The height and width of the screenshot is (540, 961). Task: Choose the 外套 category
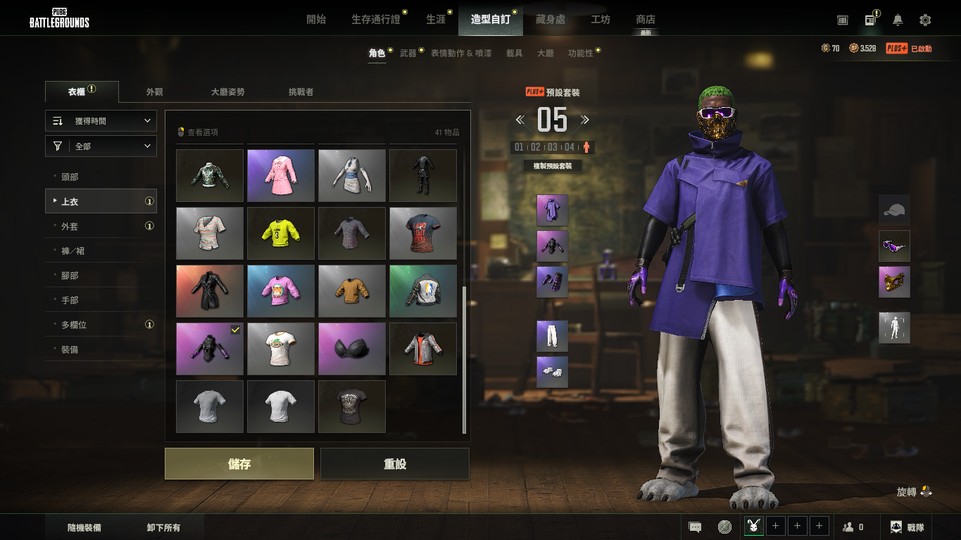point(69,227)
